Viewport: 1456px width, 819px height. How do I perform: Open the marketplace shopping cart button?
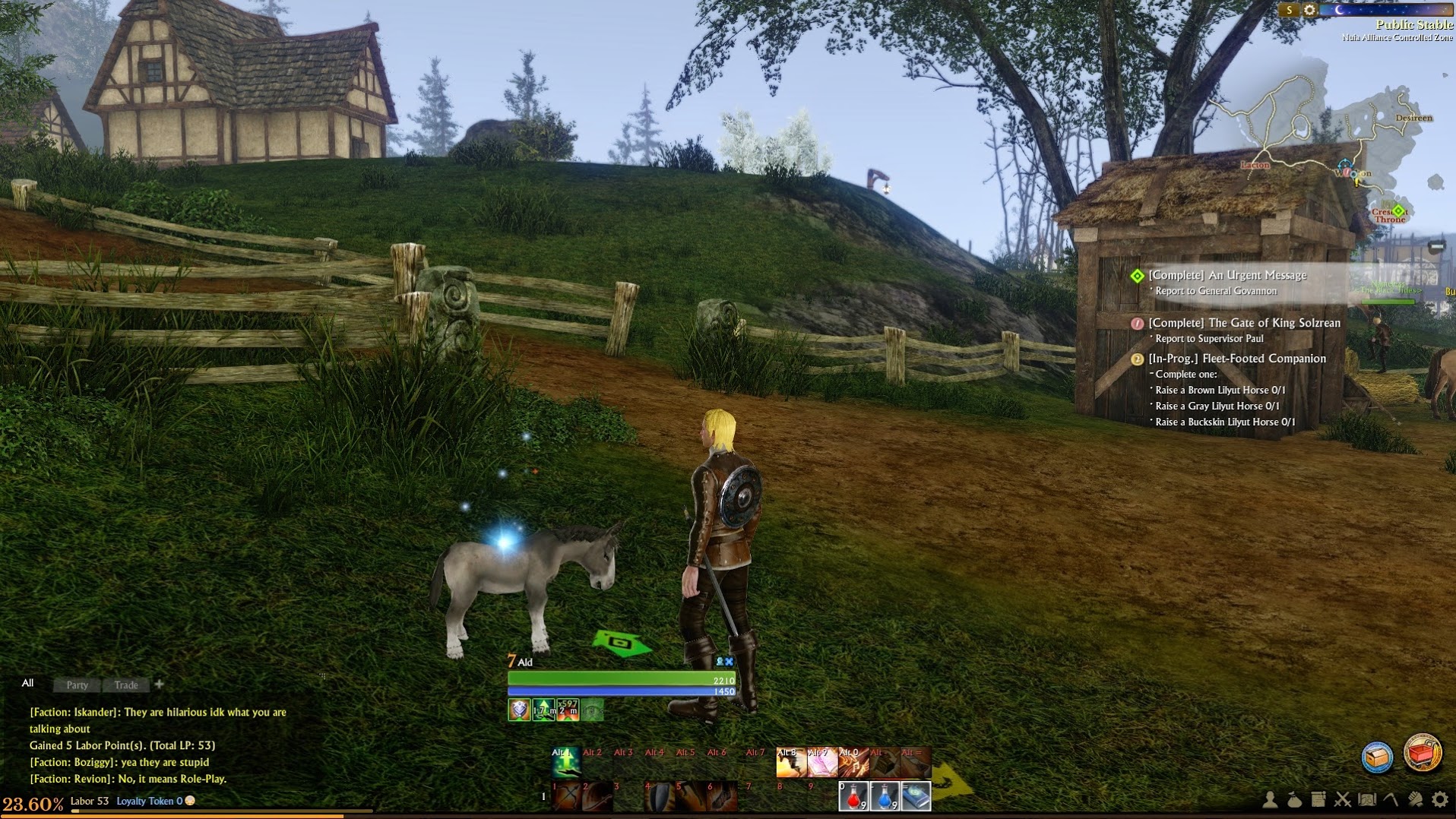(1422, 754)
